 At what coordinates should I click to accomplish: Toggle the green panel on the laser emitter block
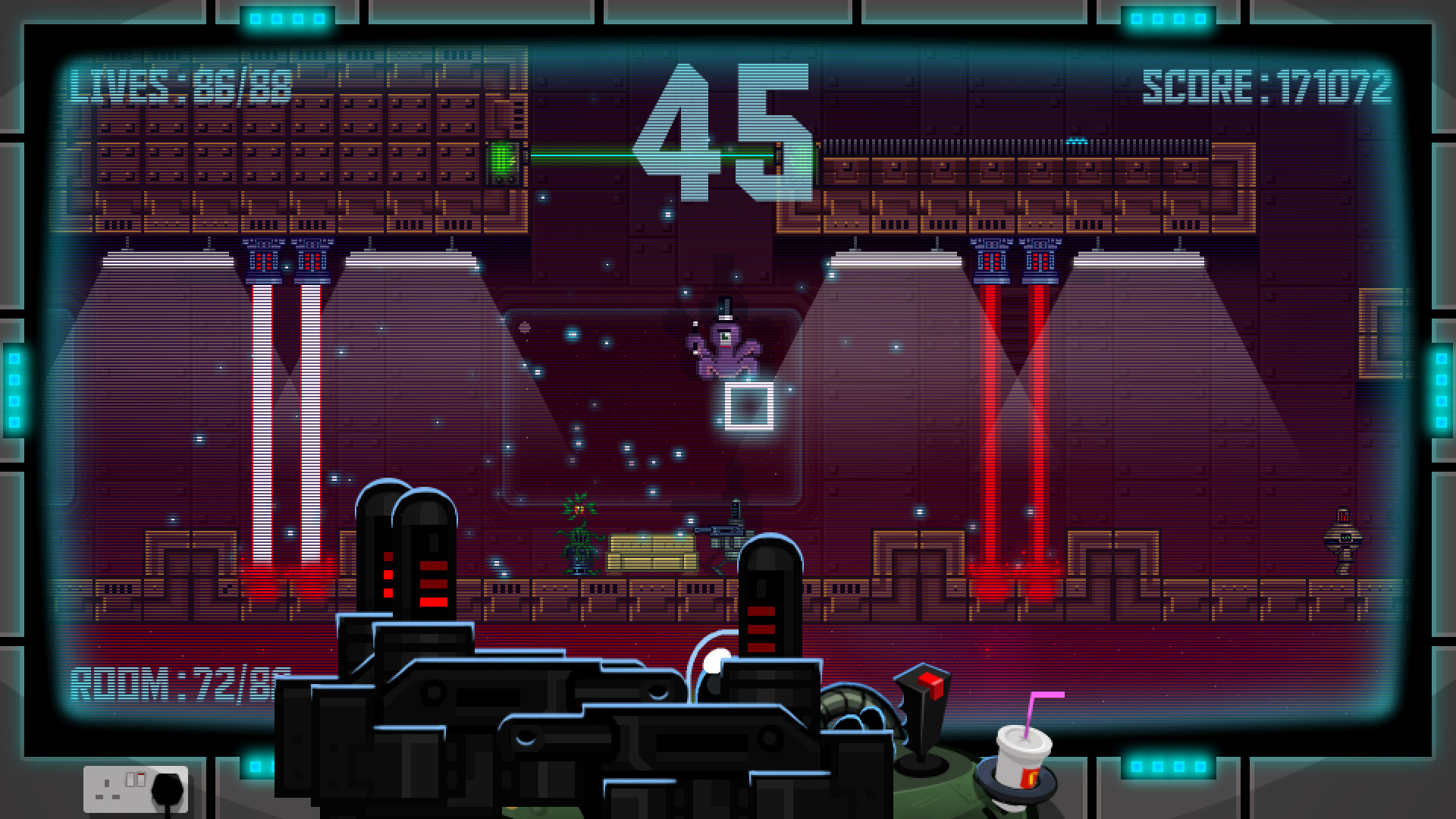click(503, 161)
